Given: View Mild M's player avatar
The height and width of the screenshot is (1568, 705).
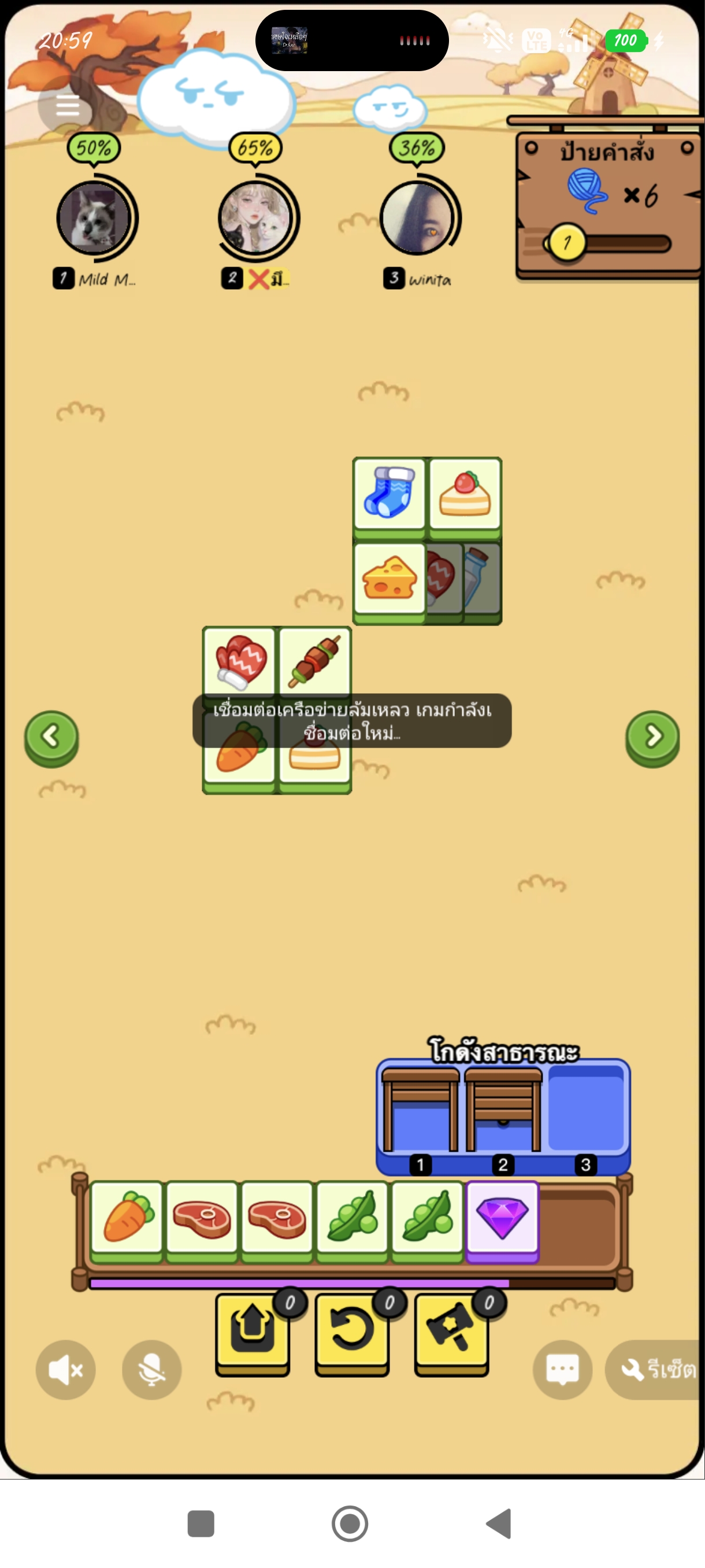Looking at the screenshot, I should (94, 217).
